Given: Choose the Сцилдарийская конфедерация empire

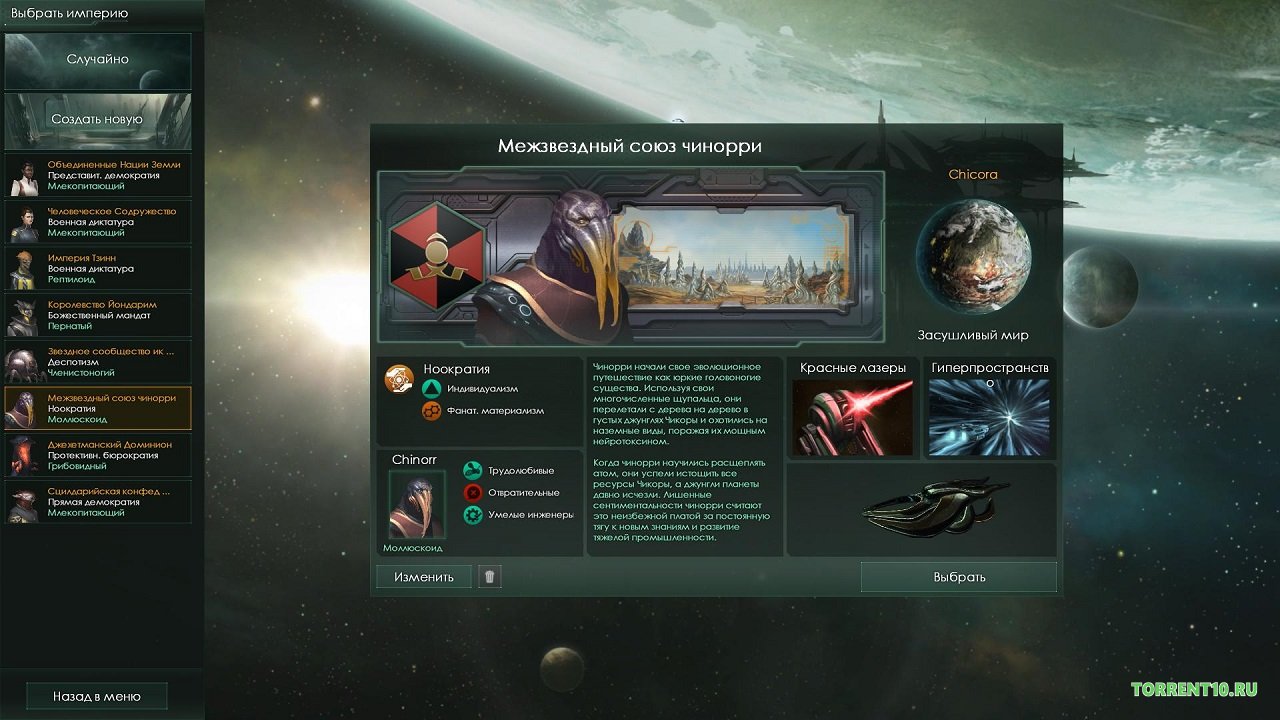Looking at the screenshot, I should pyautogui.click(x=98, y=502).
